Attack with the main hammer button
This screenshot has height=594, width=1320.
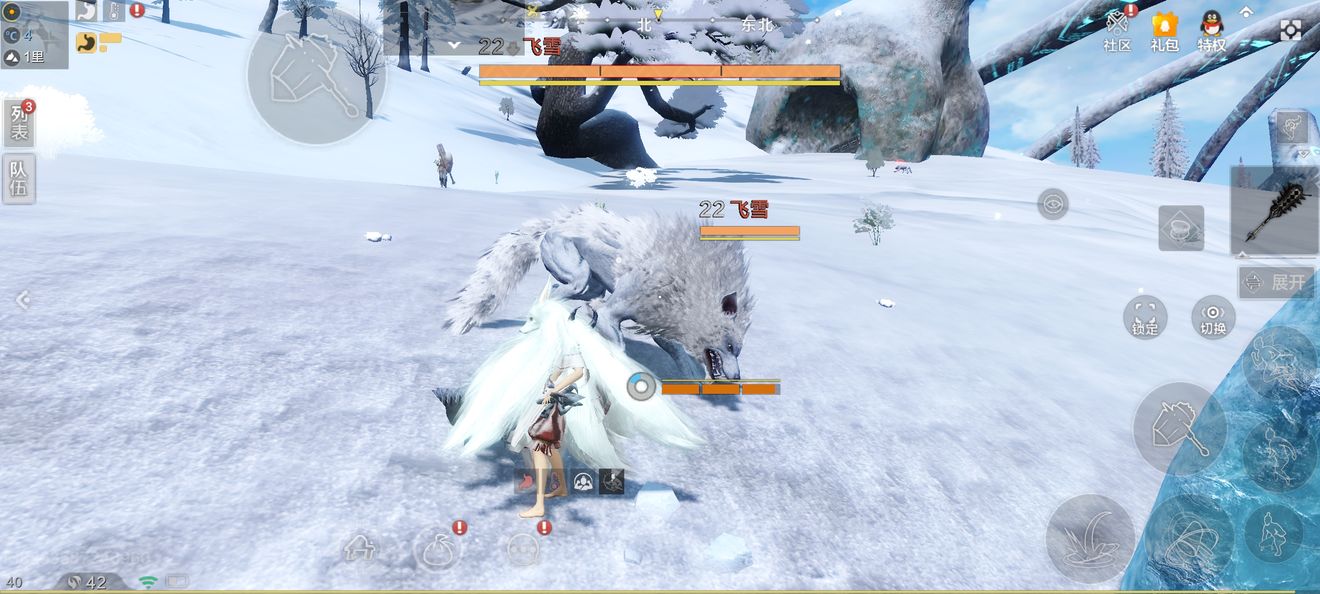(x=1180, y=429)
